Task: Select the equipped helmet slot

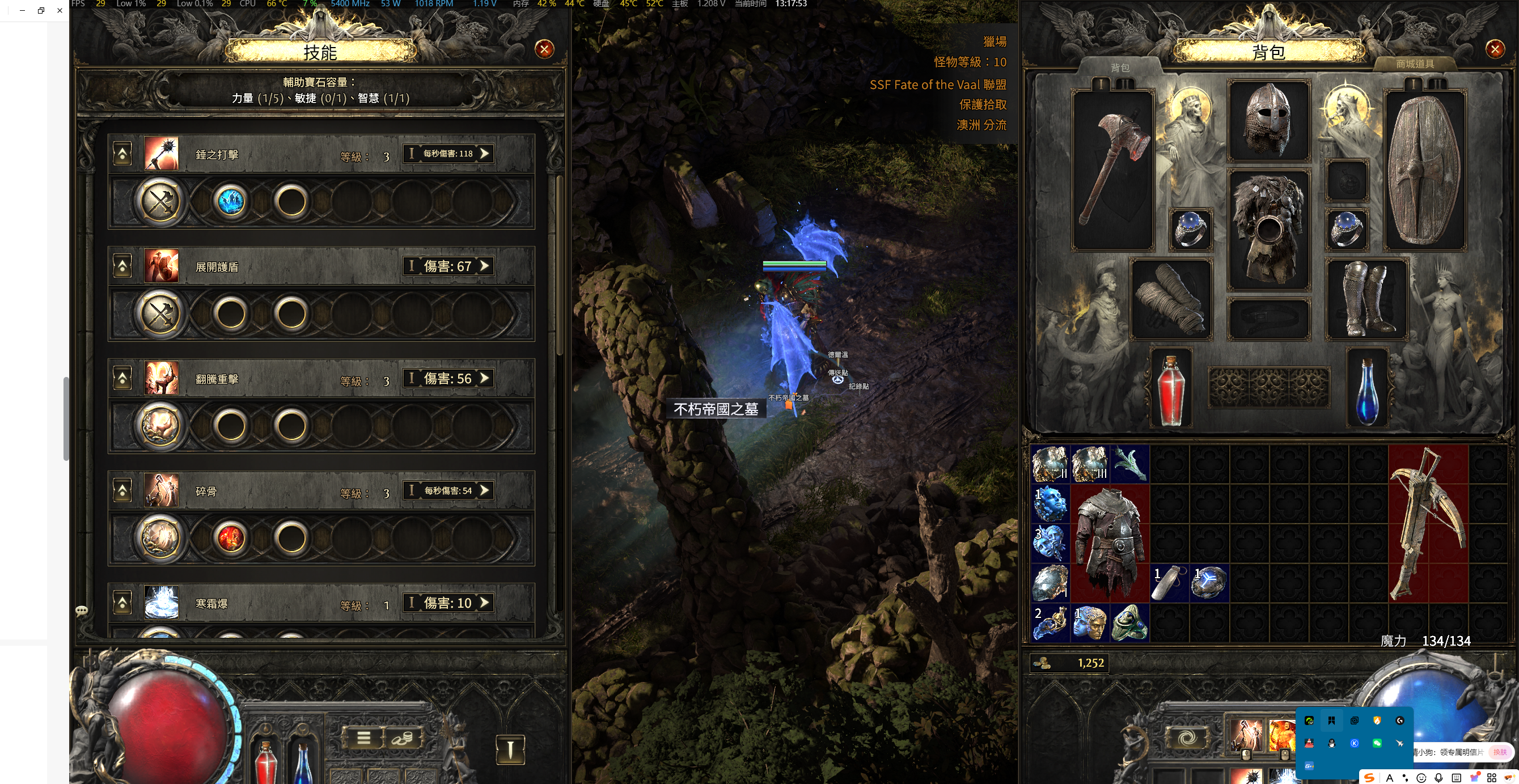Action: (x=1268, y=121)
